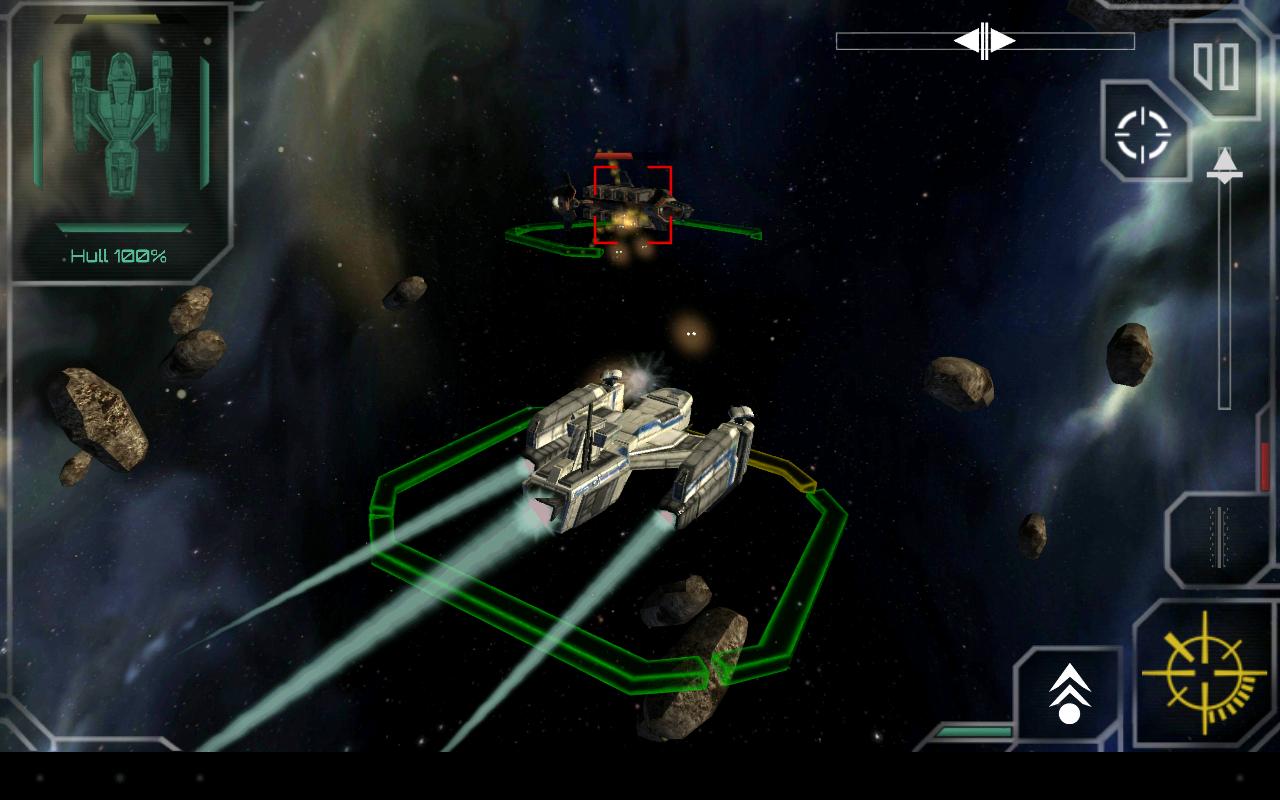Activate the triple-chevron boost button
The width and height of the screenshot is (1280, 800).
tap(1069, 694)
